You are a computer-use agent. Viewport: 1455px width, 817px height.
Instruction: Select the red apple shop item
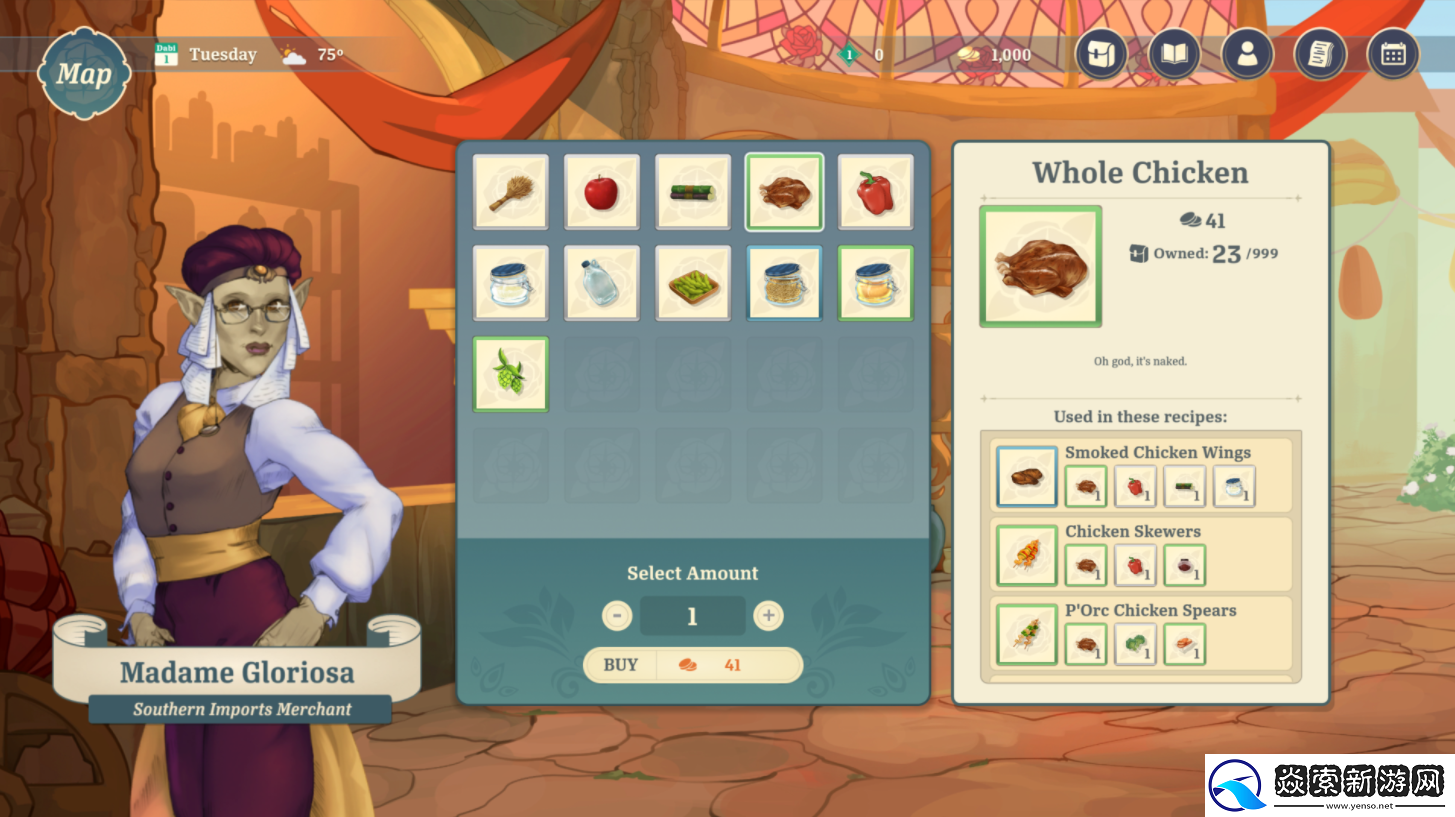(601, 192)
